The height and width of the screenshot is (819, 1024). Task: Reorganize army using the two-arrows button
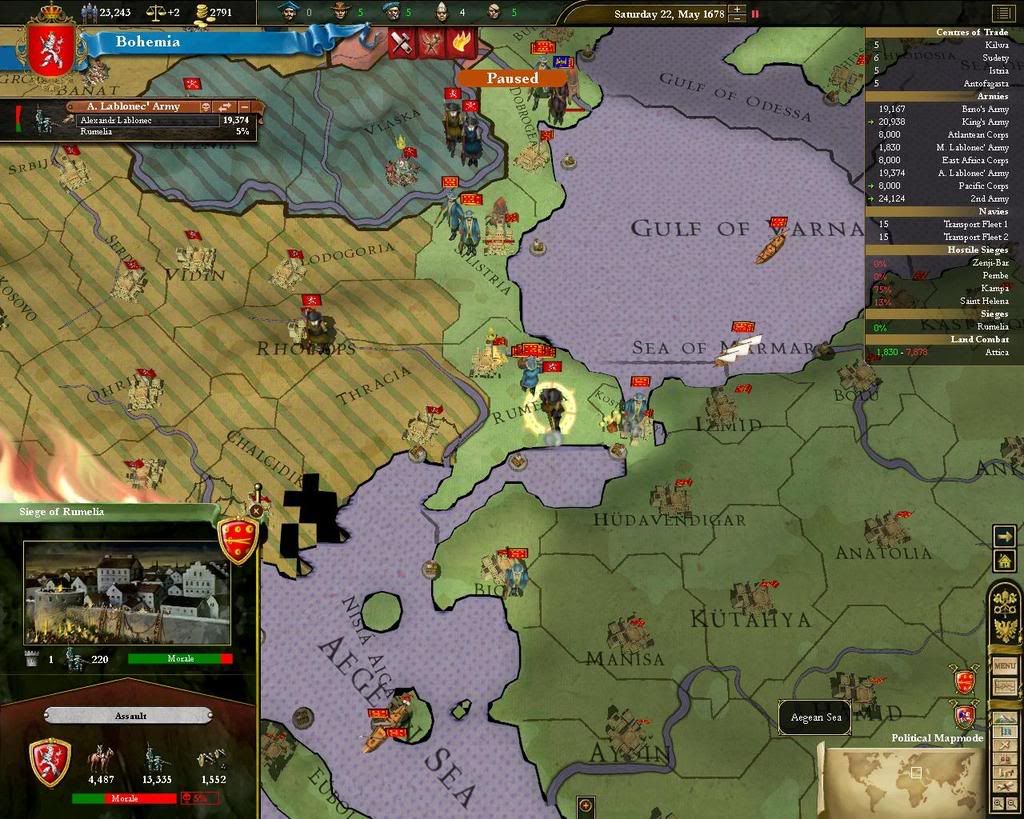pos(224,106)
